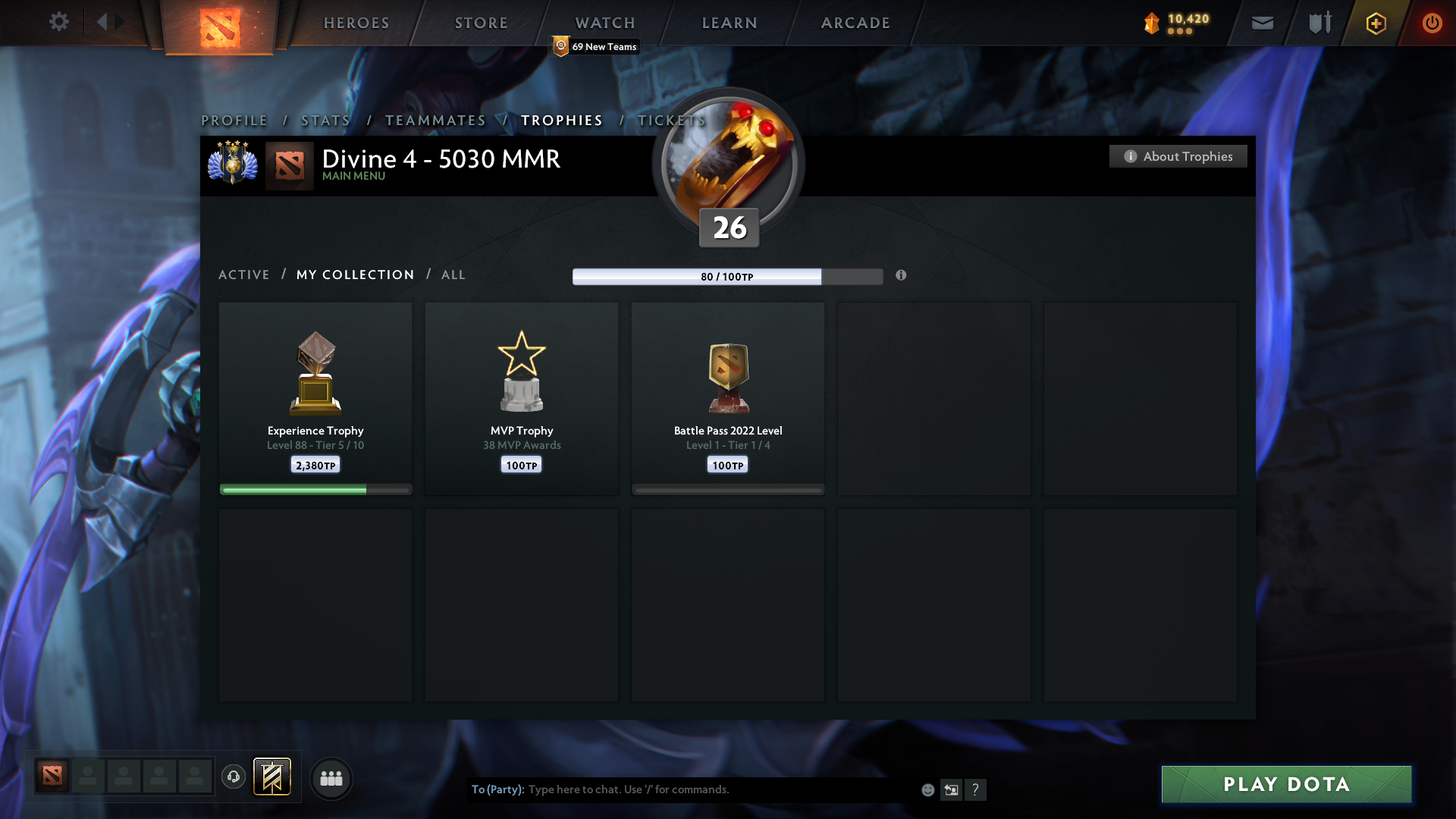Click the power button to exit
This screenshot has width=1456, height=819.
click(1432, 23)
